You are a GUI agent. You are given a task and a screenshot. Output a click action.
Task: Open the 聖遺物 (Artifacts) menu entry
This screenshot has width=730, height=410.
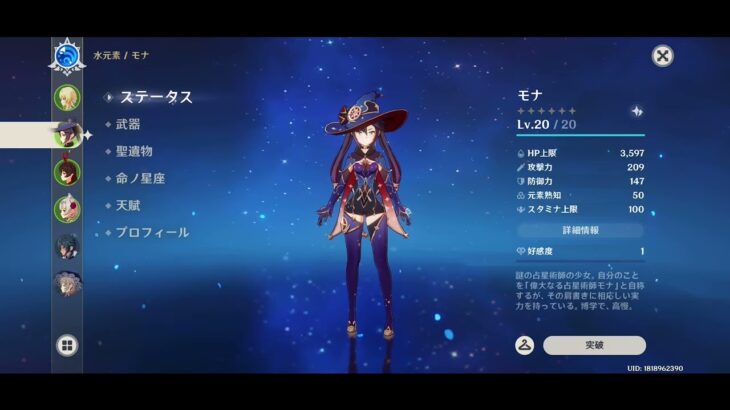(134, 151)
